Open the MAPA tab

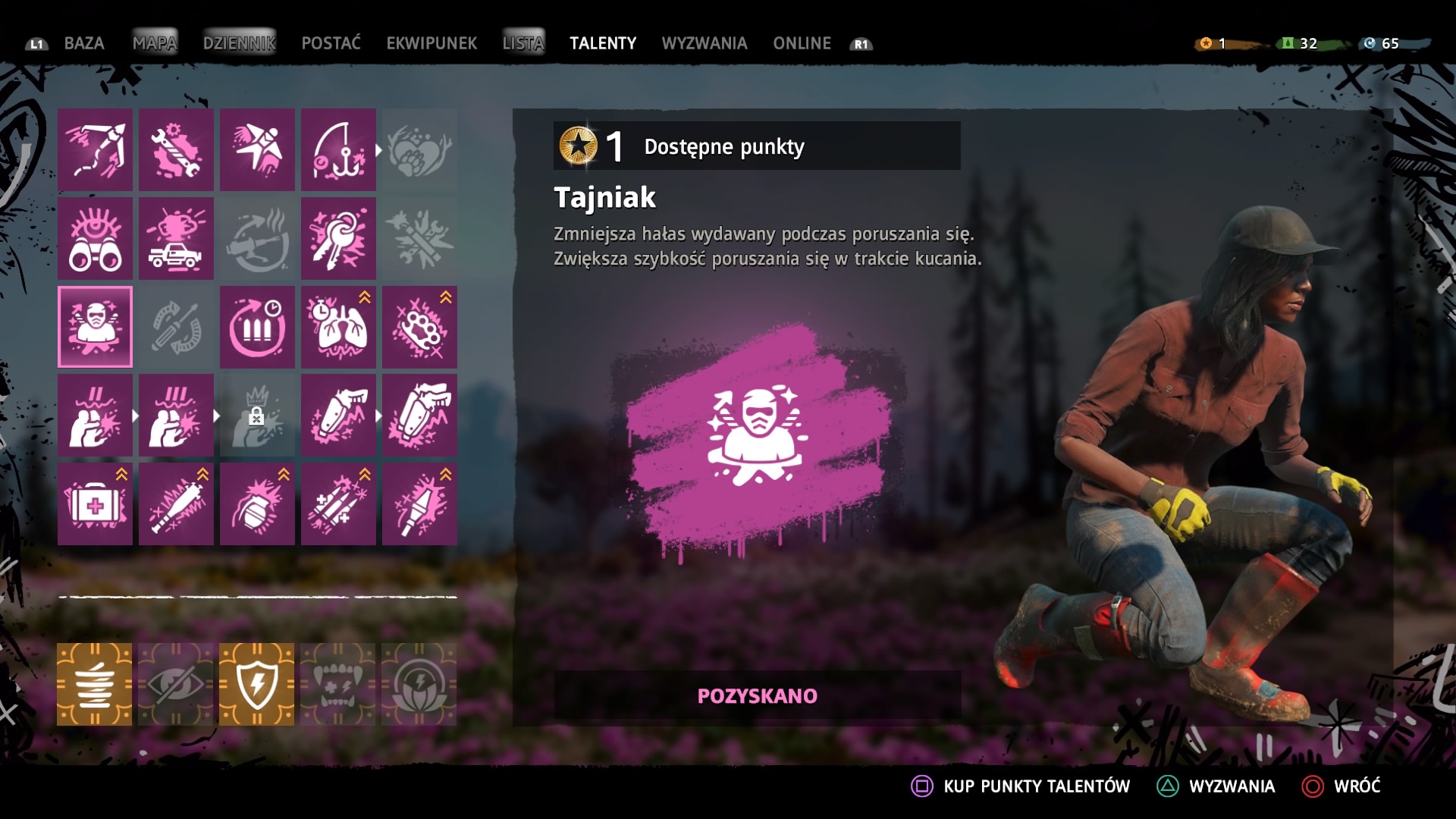point(155,43)
